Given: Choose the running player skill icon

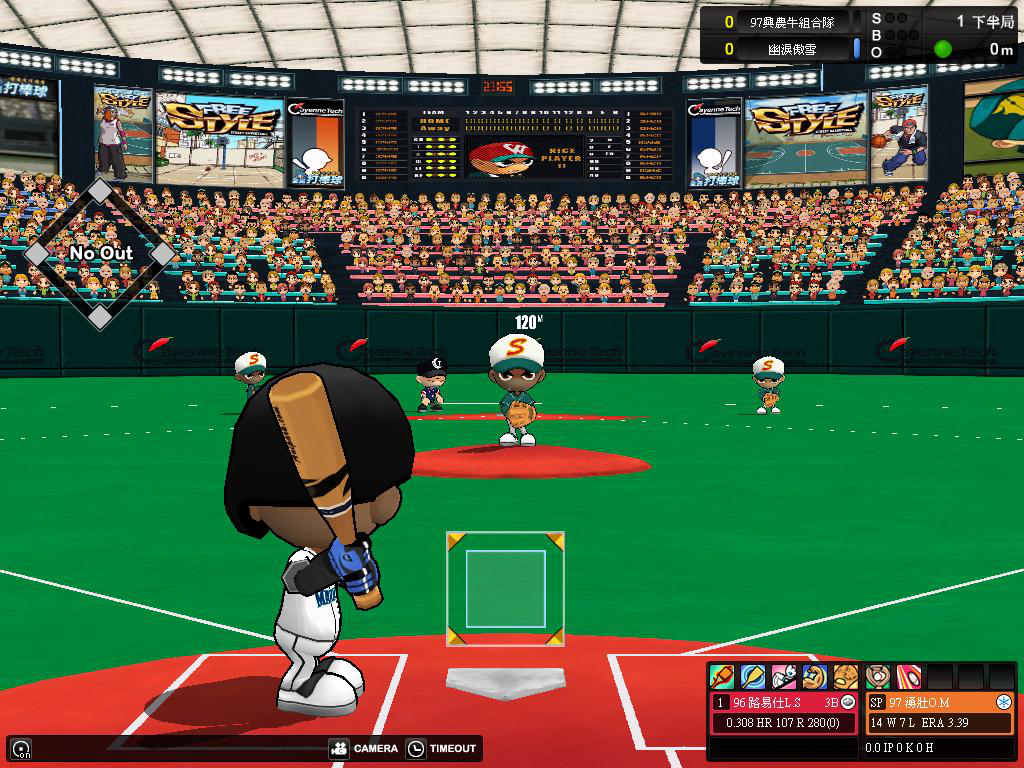Looking at the screenshot, I should (x=784, y=677).
